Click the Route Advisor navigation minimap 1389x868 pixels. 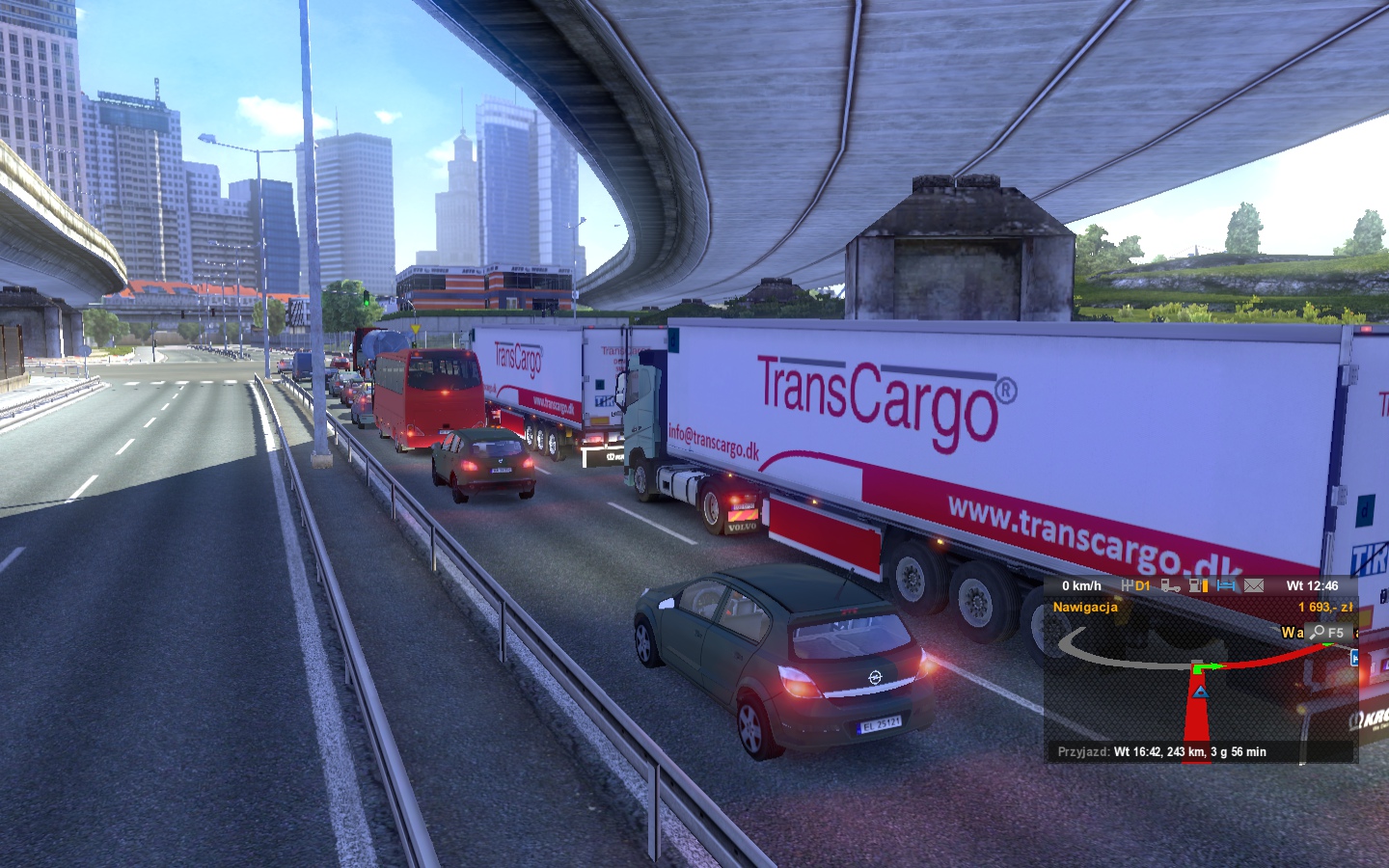point(1201,685)
